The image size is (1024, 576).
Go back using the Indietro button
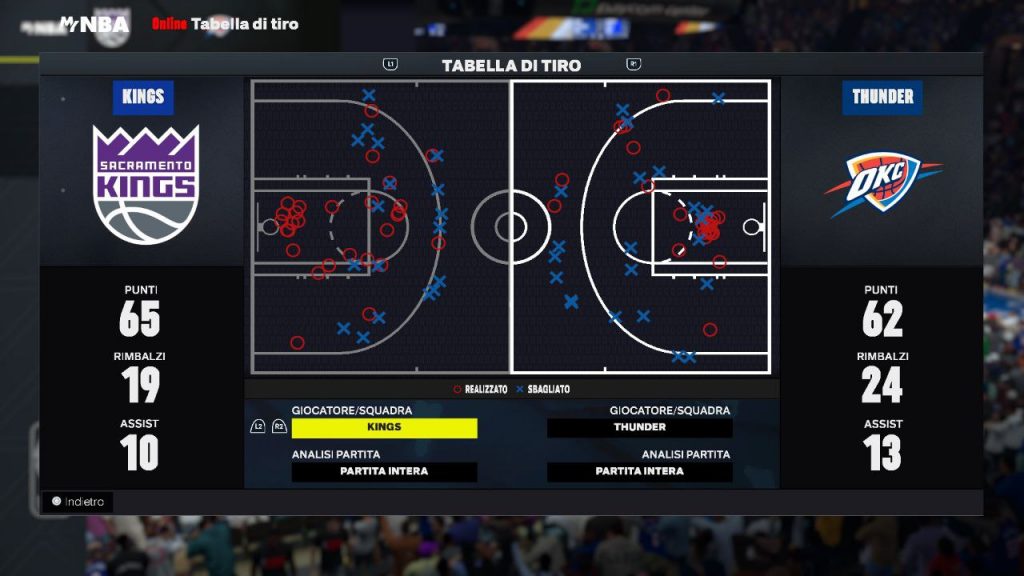pyautogui.click(x=78, y=502)
